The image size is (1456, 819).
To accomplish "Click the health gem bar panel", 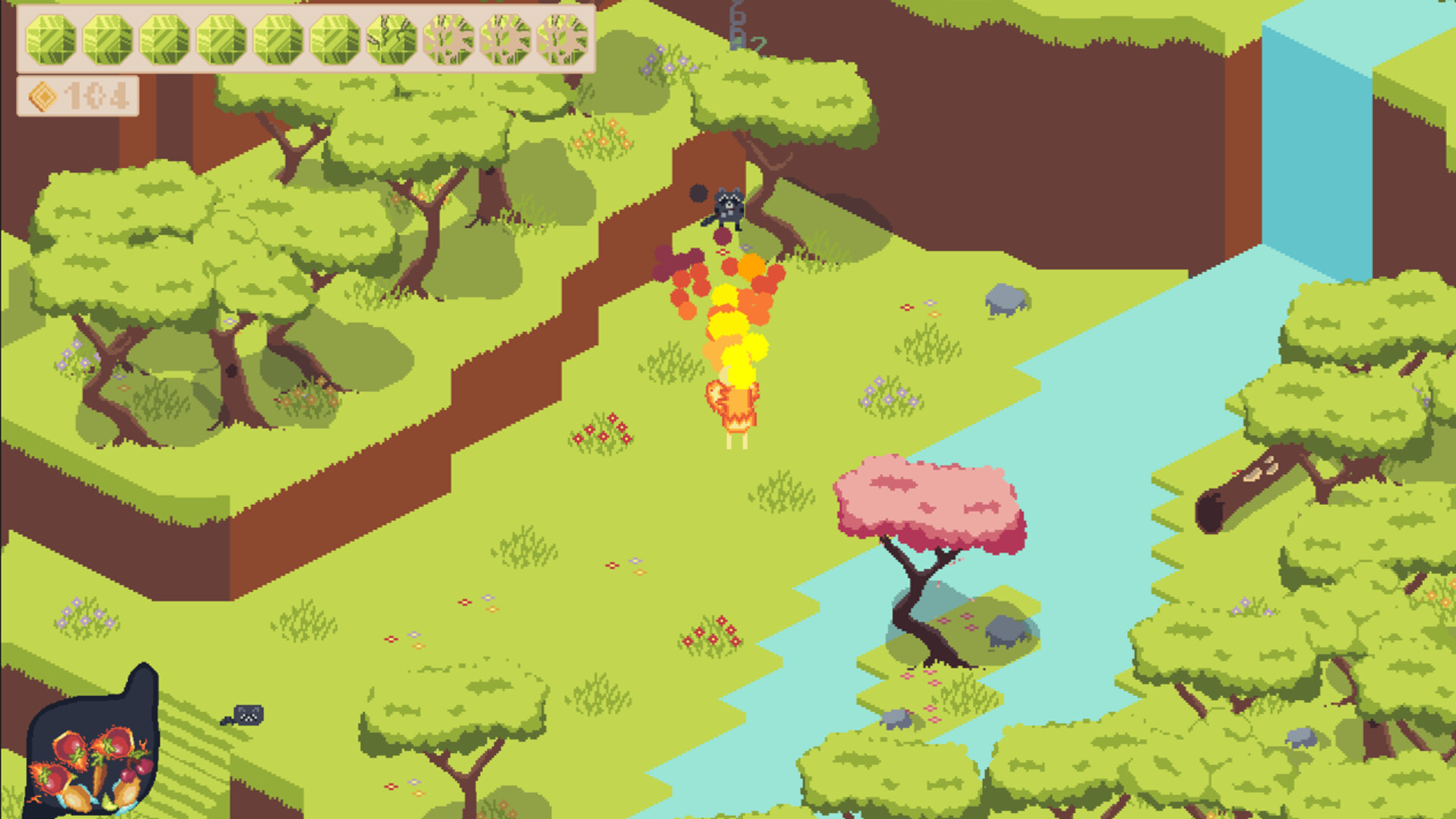I will click(x=303, y=36).
